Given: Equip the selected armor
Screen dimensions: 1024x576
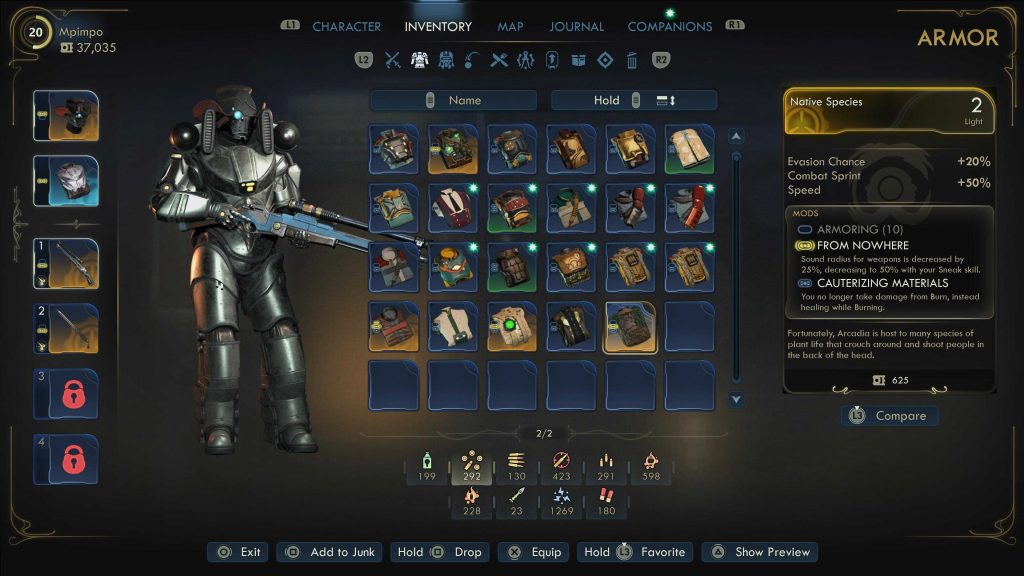Looking at the screenshot, I should pyautogui.click(x=533, y=552).
